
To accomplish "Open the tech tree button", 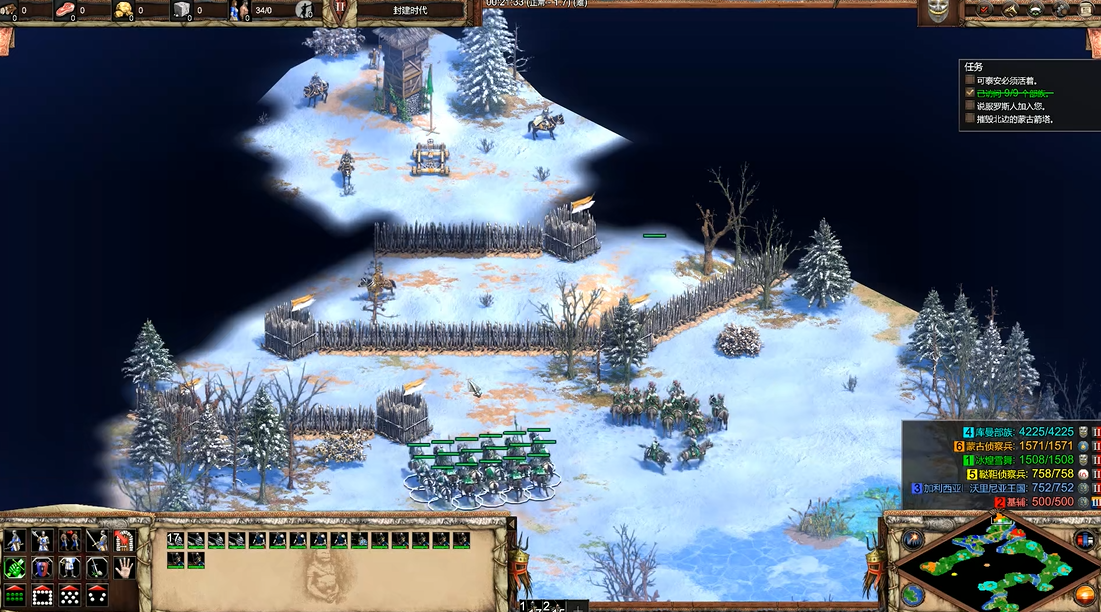I will click(x=1008, y=10).
